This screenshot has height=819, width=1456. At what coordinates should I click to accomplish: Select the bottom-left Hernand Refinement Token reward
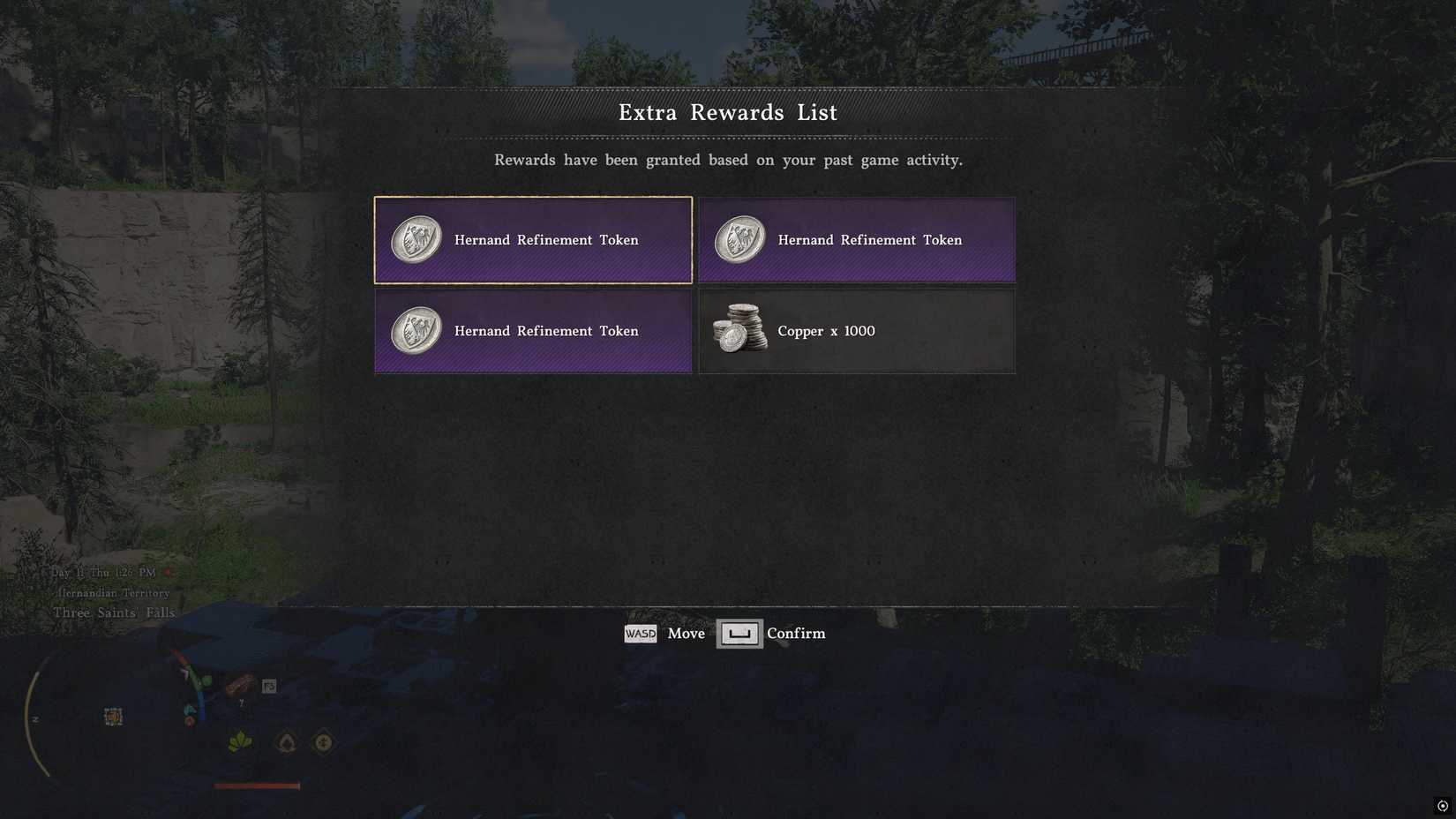pyautogui.click(x=533, y=331)
